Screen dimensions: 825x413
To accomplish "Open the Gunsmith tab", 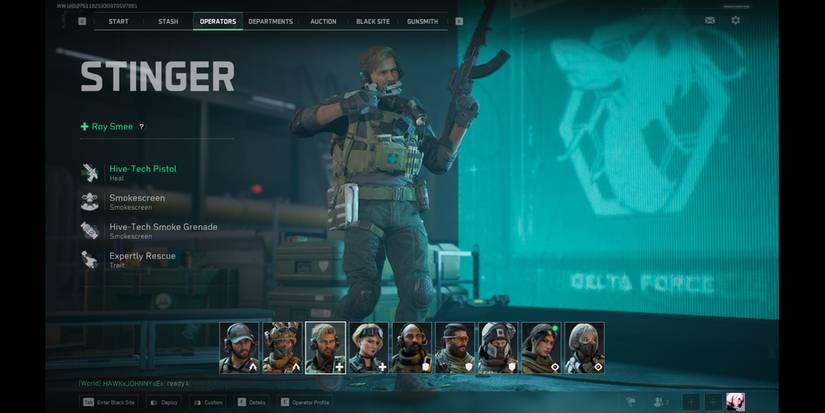I will 422,21.
